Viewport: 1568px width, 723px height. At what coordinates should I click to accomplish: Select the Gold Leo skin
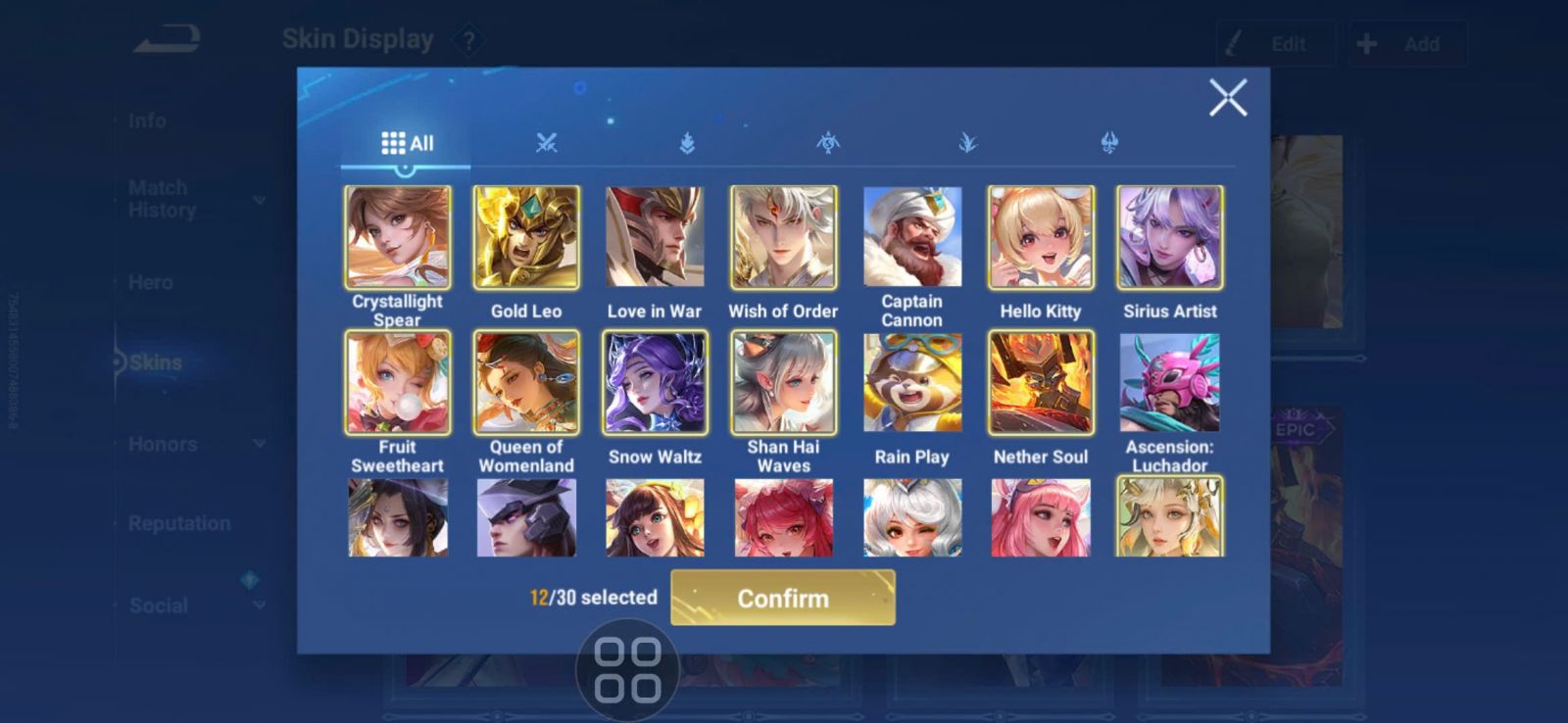coord(526,238)
